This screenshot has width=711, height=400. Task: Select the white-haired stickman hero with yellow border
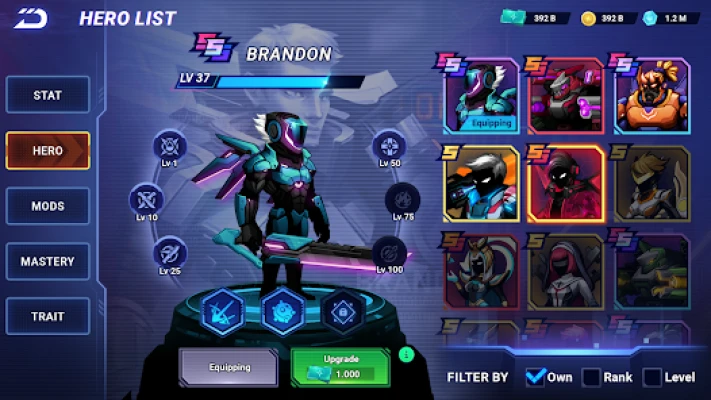481,183
